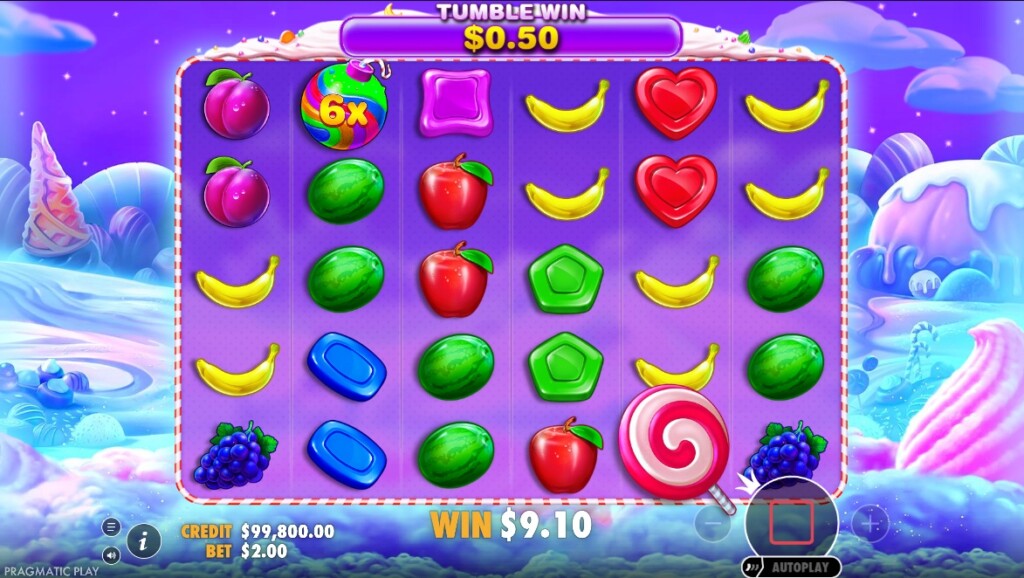The width and height of the screenshot is (1024, 578).
Task: Increase the bet with the plus button
Action: pos(870,523)
